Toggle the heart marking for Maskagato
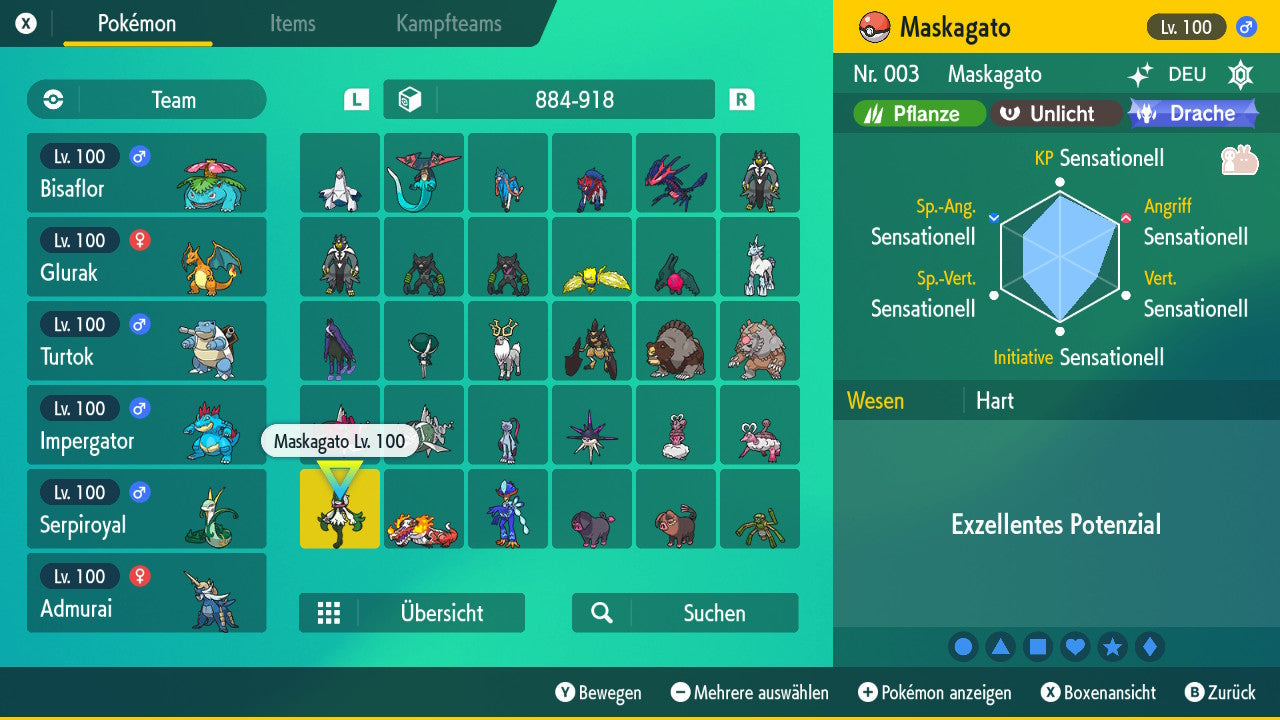The width and height of the screenshot is (1280, 720). coord(1075,647)
